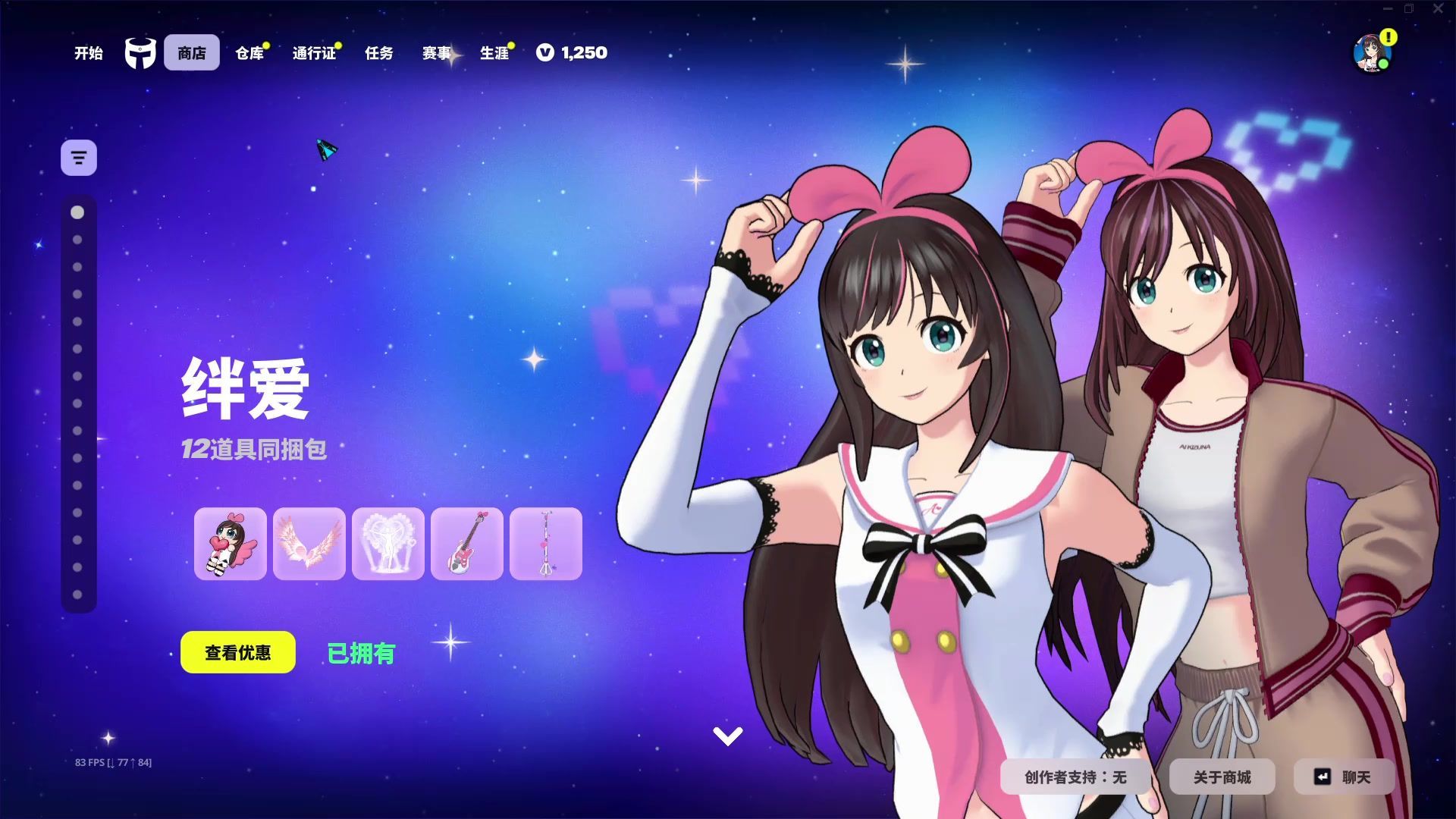Select the topmost page dot indicator
This screenshot has width=1456, height=819.
coord(77,213)
